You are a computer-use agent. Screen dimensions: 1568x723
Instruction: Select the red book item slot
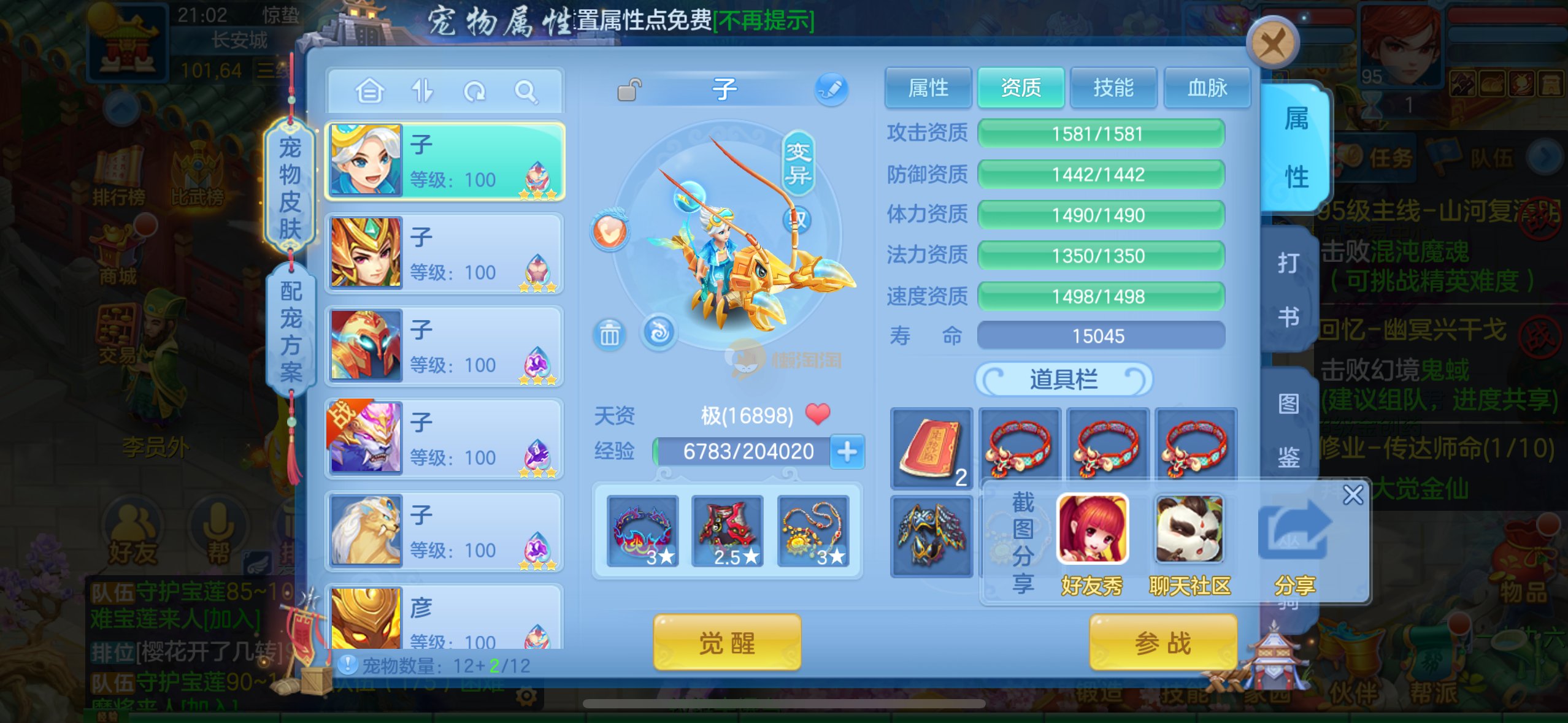(931, 448)
